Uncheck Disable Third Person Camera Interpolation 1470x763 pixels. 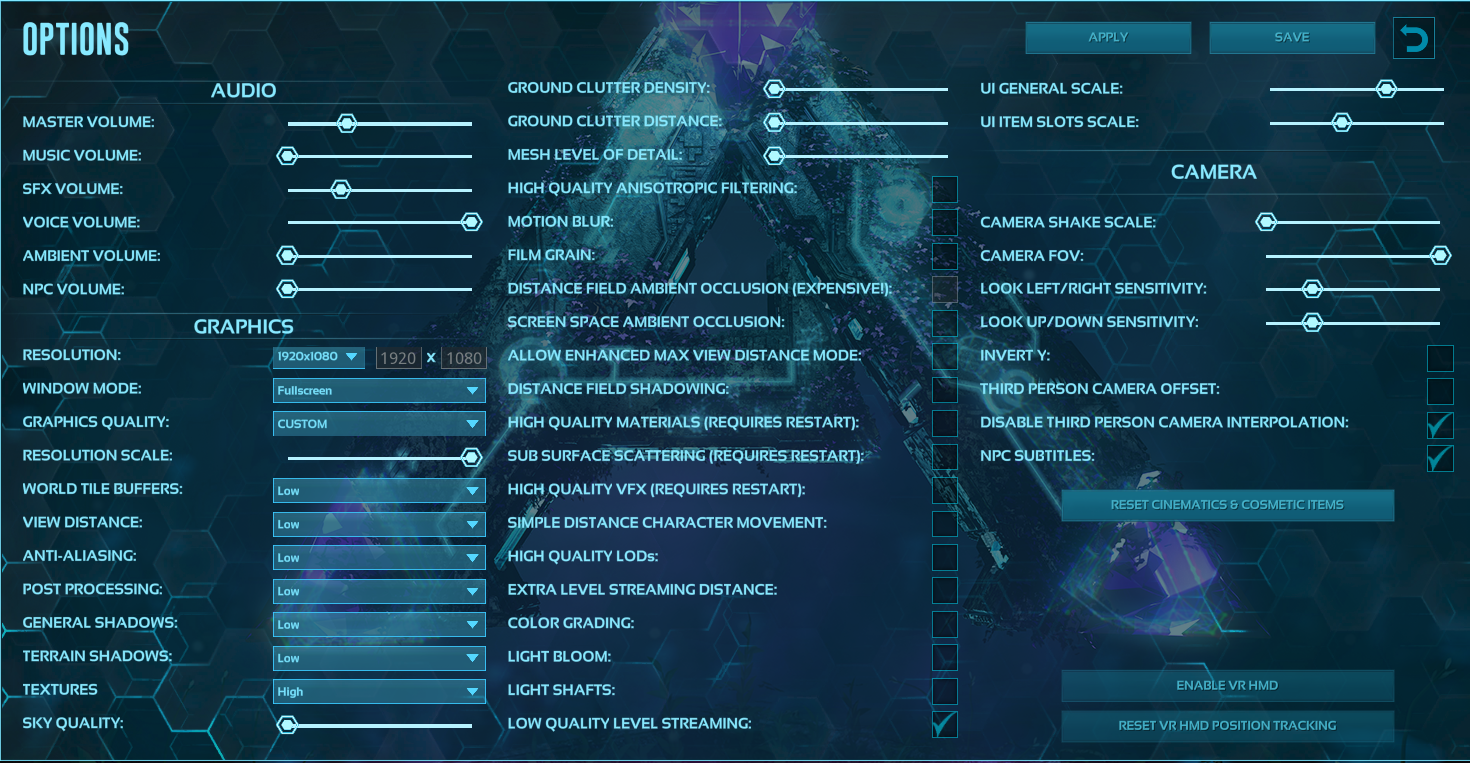tap(1440, 425)
